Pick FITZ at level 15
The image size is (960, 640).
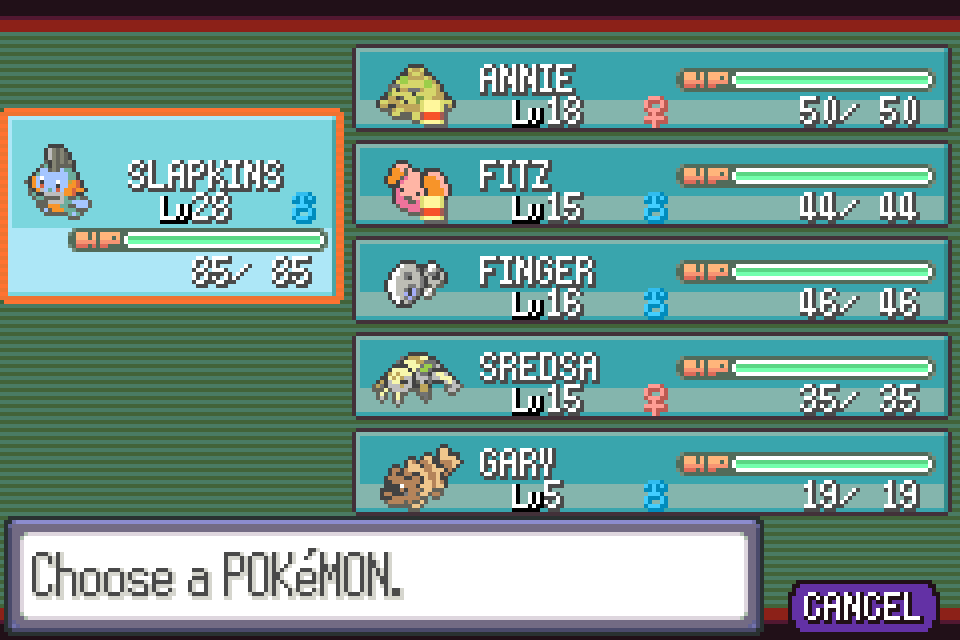(x=651, y=185)
